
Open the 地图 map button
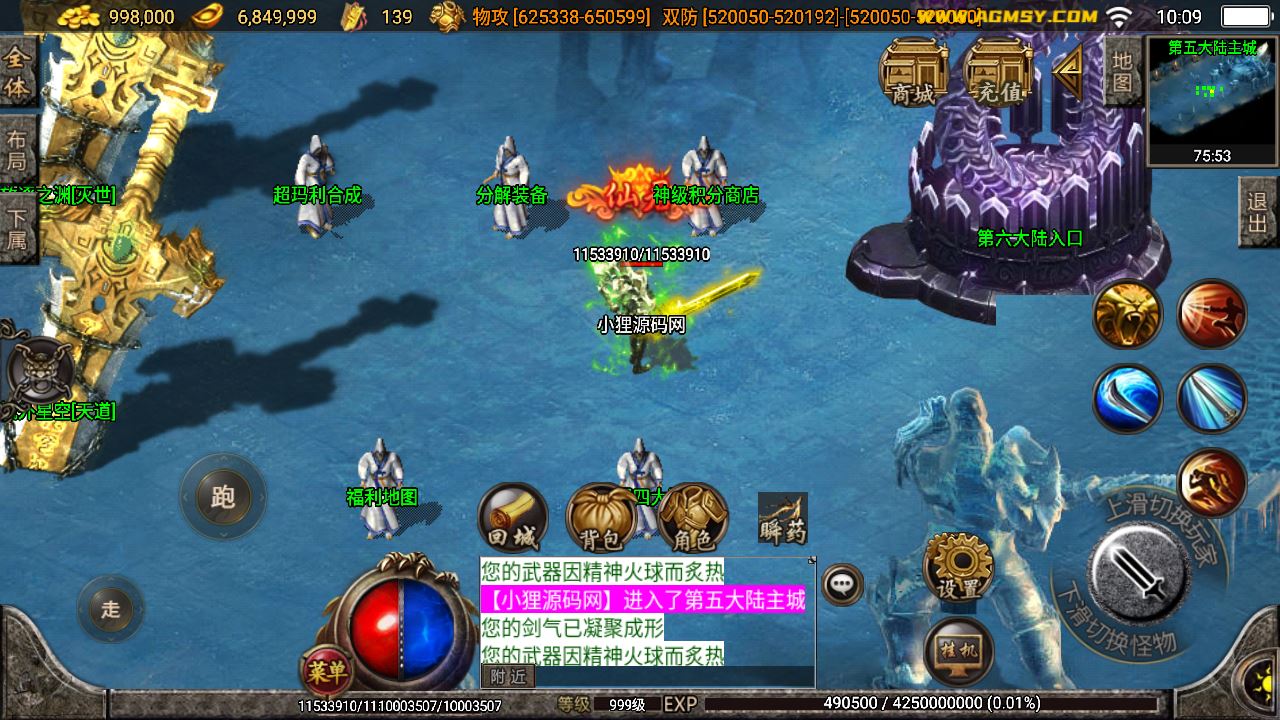click(x=1123, y=72)
